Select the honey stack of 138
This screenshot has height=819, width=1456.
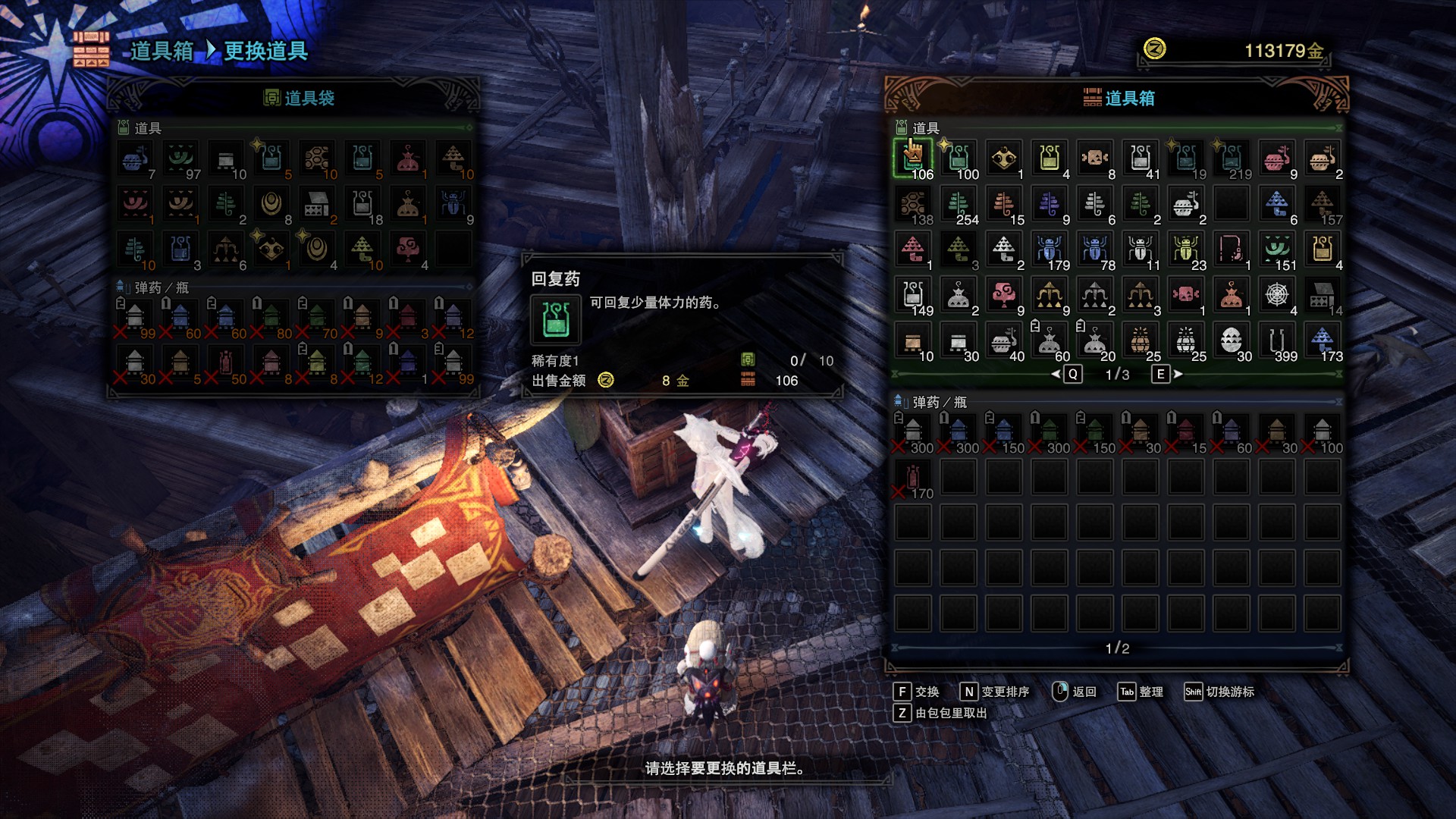click(x=913, y=205)
